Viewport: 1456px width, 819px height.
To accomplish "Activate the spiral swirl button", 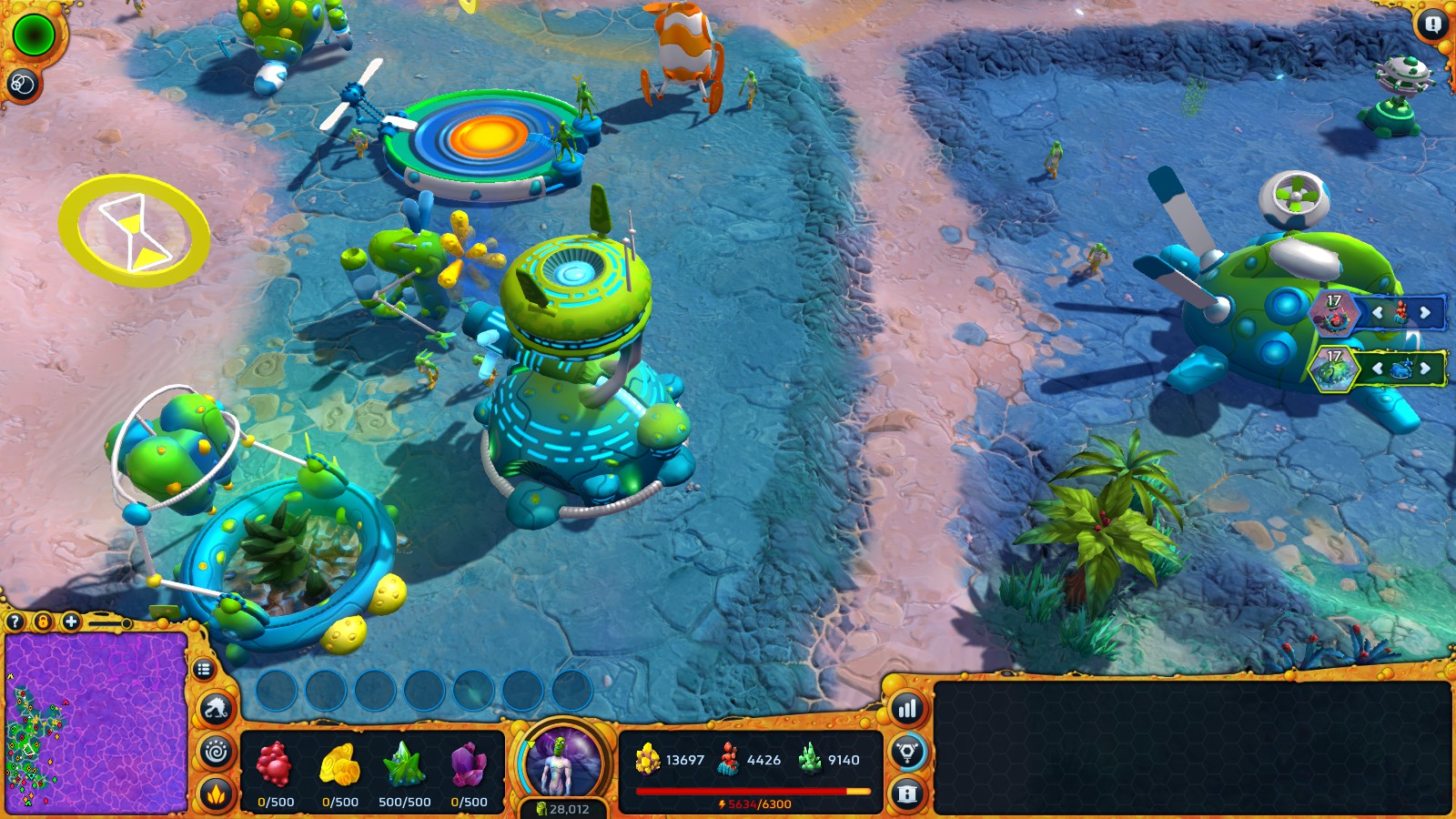I will point(217,753).
